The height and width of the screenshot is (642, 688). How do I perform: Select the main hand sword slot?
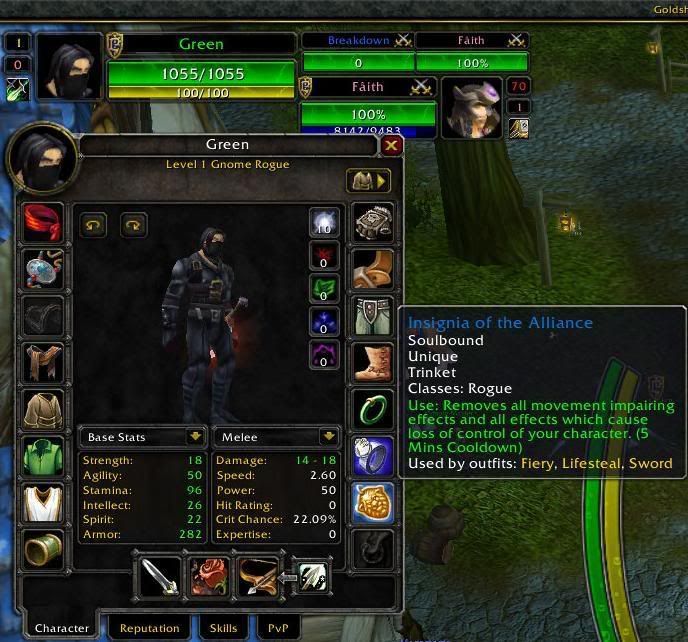click(160, 575)
